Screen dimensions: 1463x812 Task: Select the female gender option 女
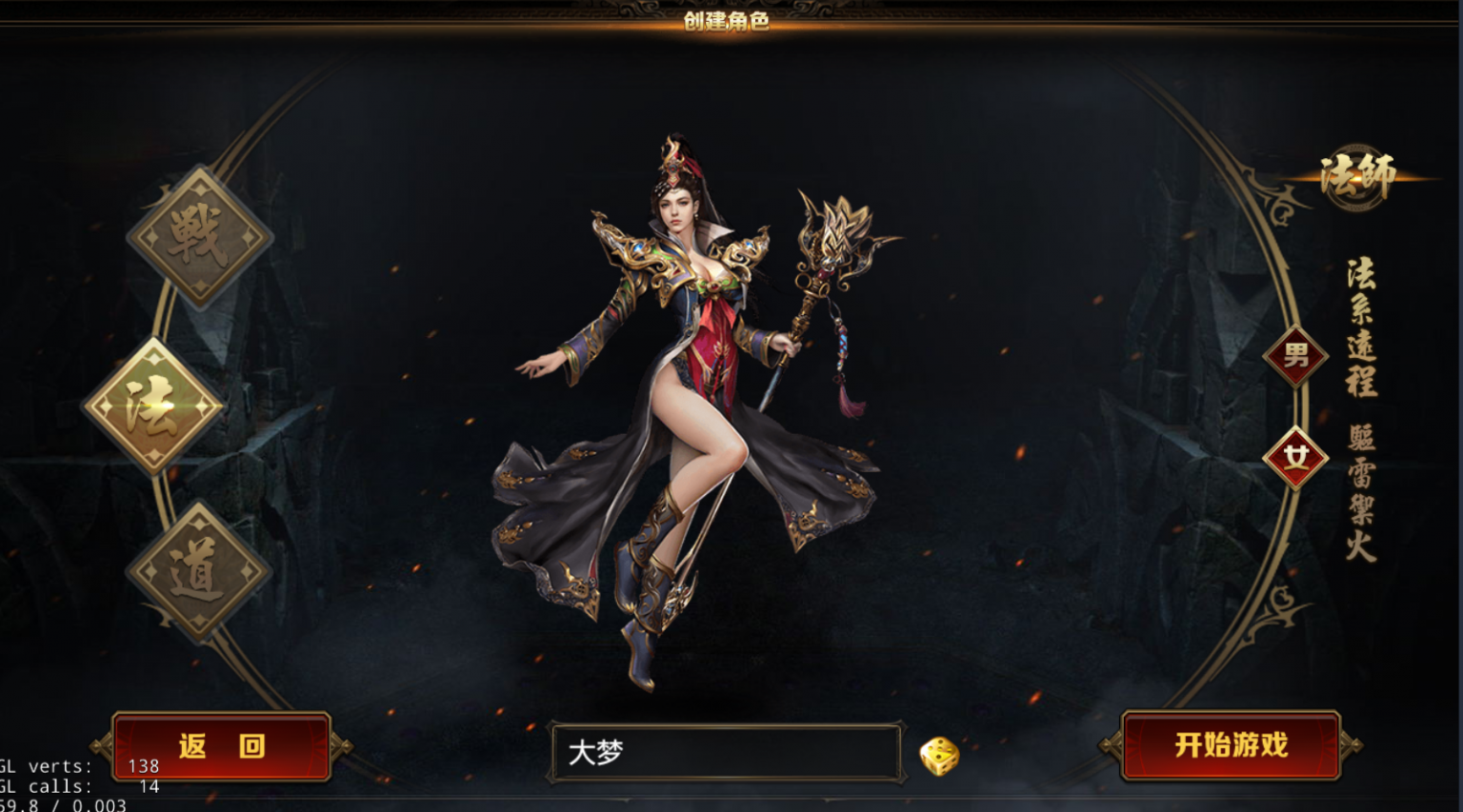pos(1295,458)
